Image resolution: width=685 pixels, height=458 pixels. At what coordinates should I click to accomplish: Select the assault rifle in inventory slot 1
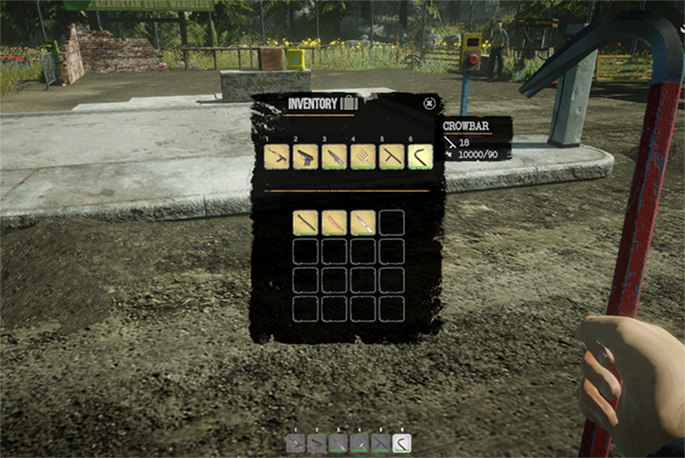coord(277,157)
